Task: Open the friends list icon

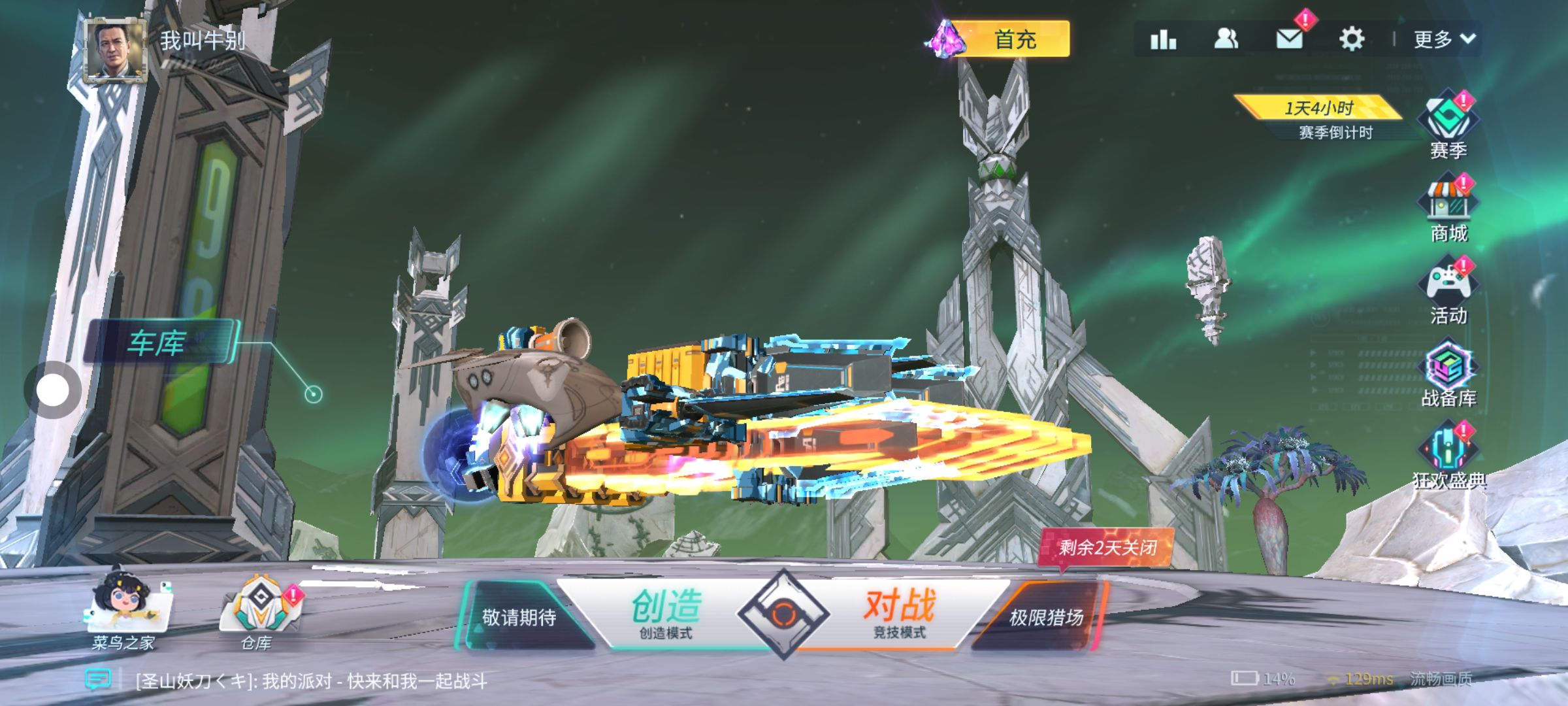Action: [x=1226, y=40]
